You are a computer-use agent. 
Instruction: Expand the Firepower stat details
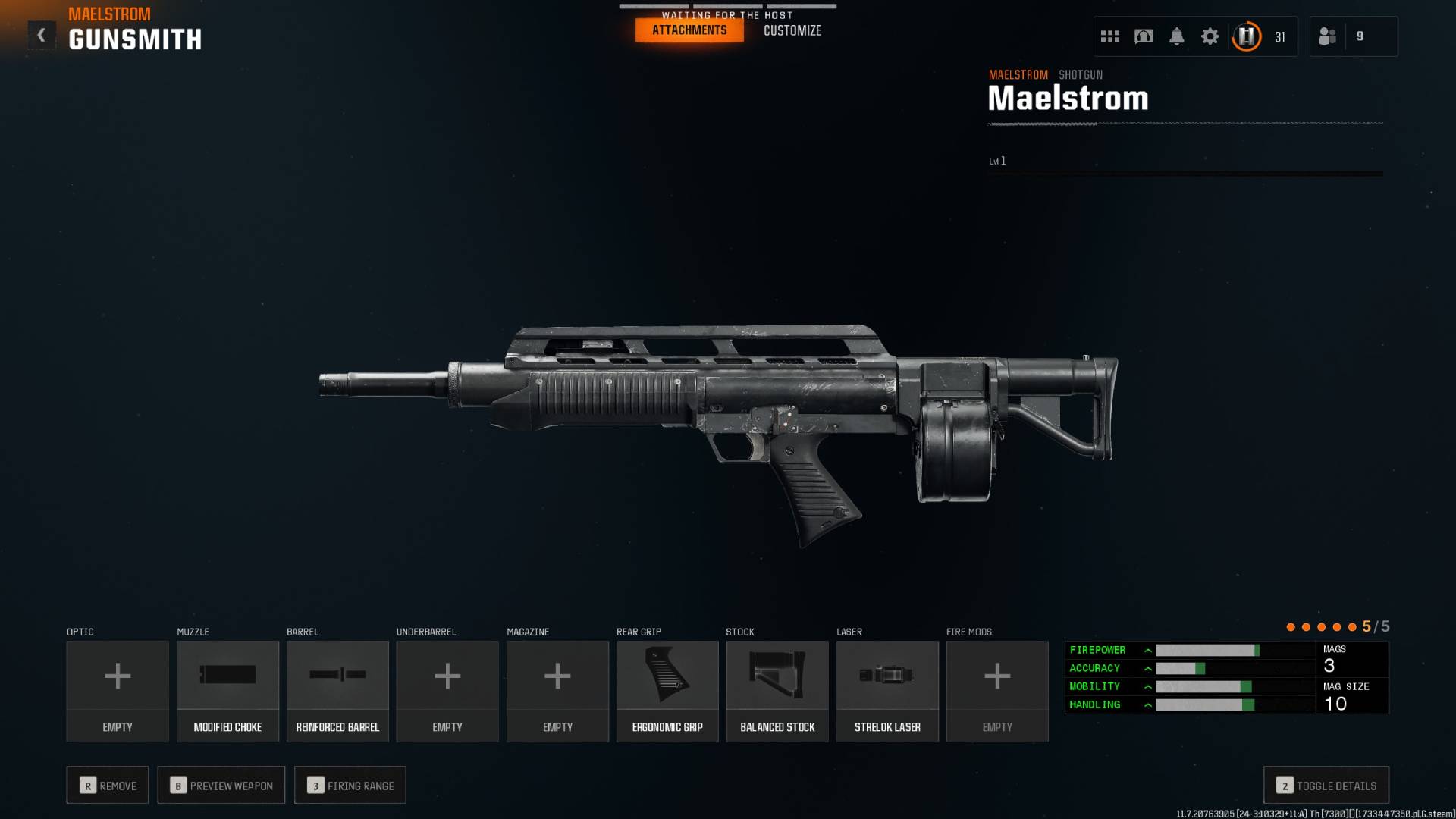[x=1149, y=650]
